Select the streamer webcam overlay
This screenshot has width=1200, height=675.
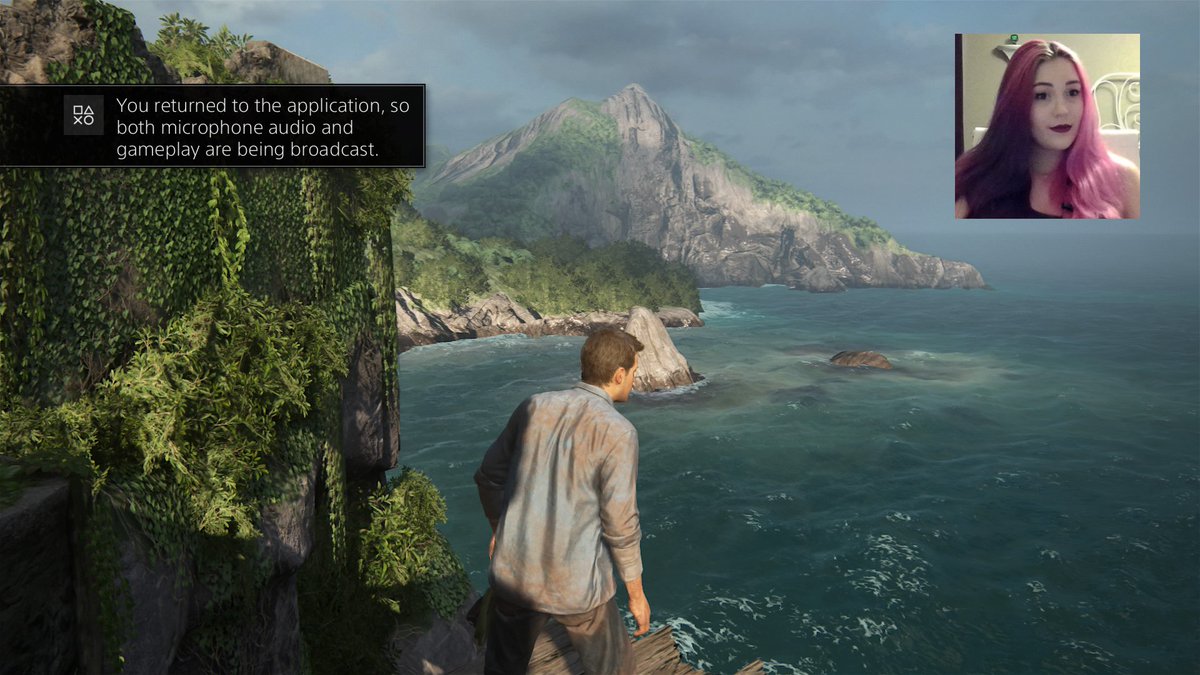tap(1047, 126)
